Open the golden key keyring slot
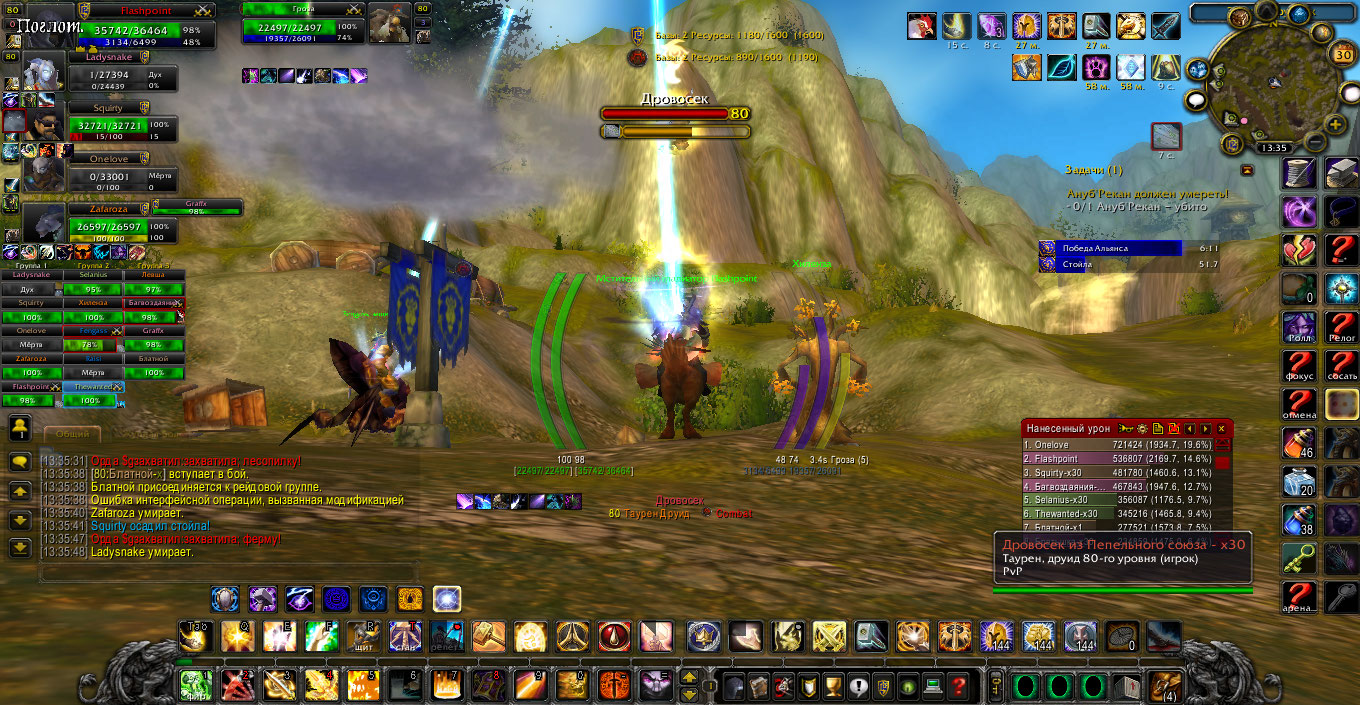This screenshot has height=705, width=1360. pyautogui.click(x=995, y=686)
